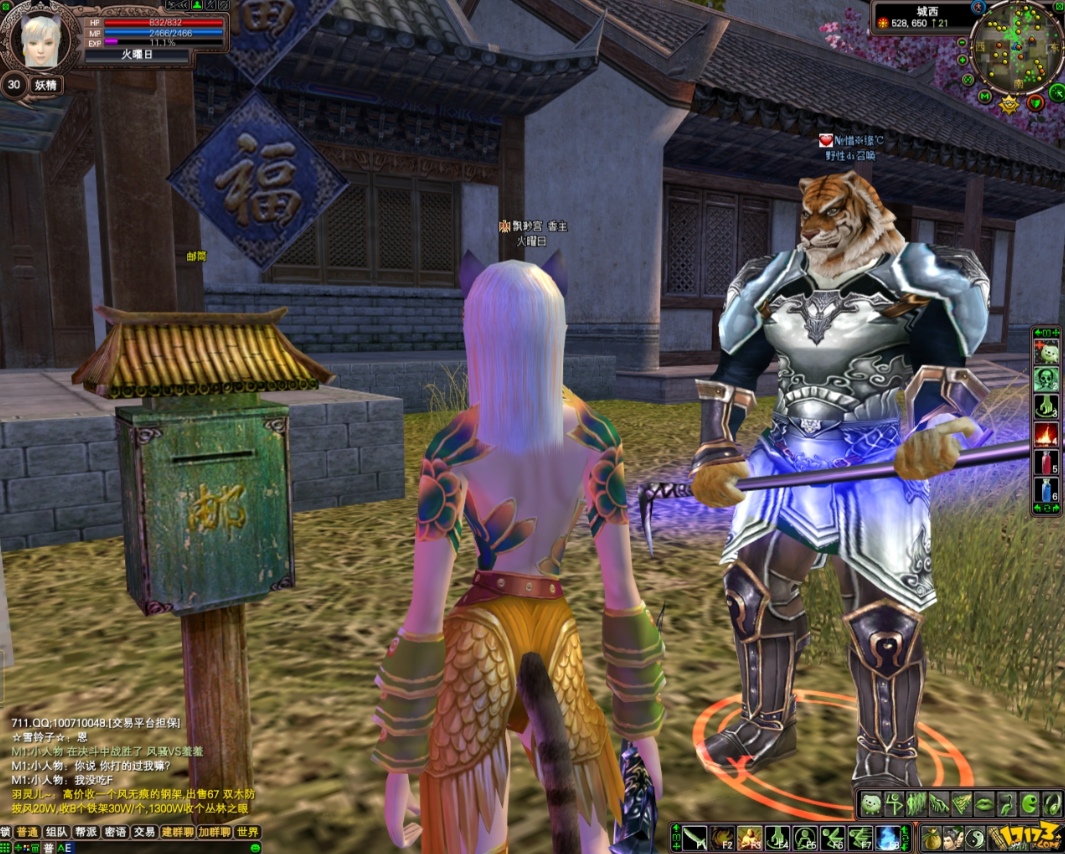Open the 帮派 guild chat tab
The image size is (1065, 854).
click(x=85, y=832)
